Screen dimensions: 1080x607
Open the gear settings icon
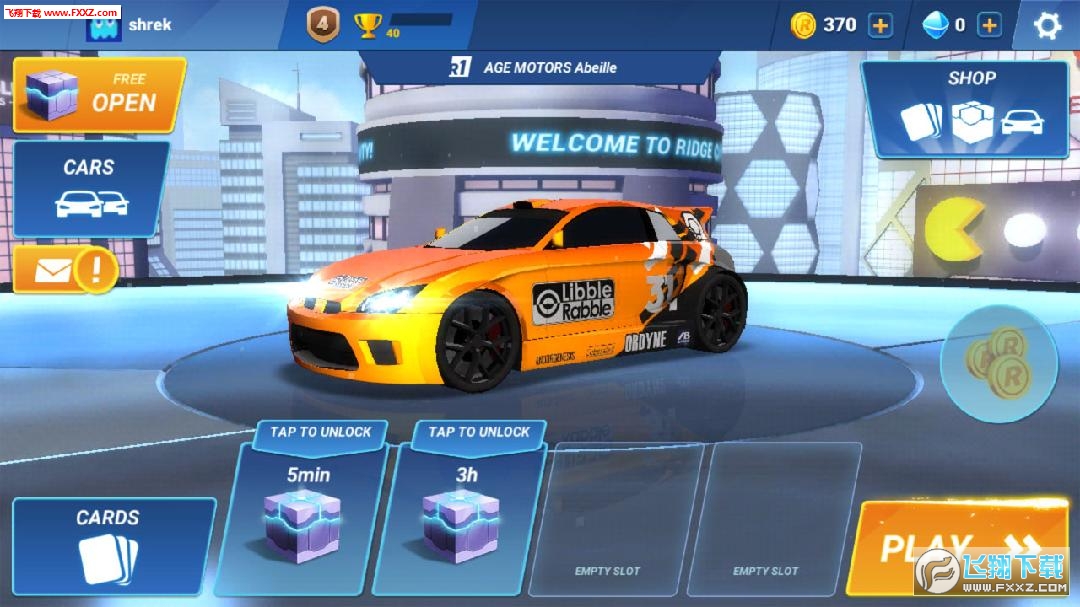(x=1047, y=25)
